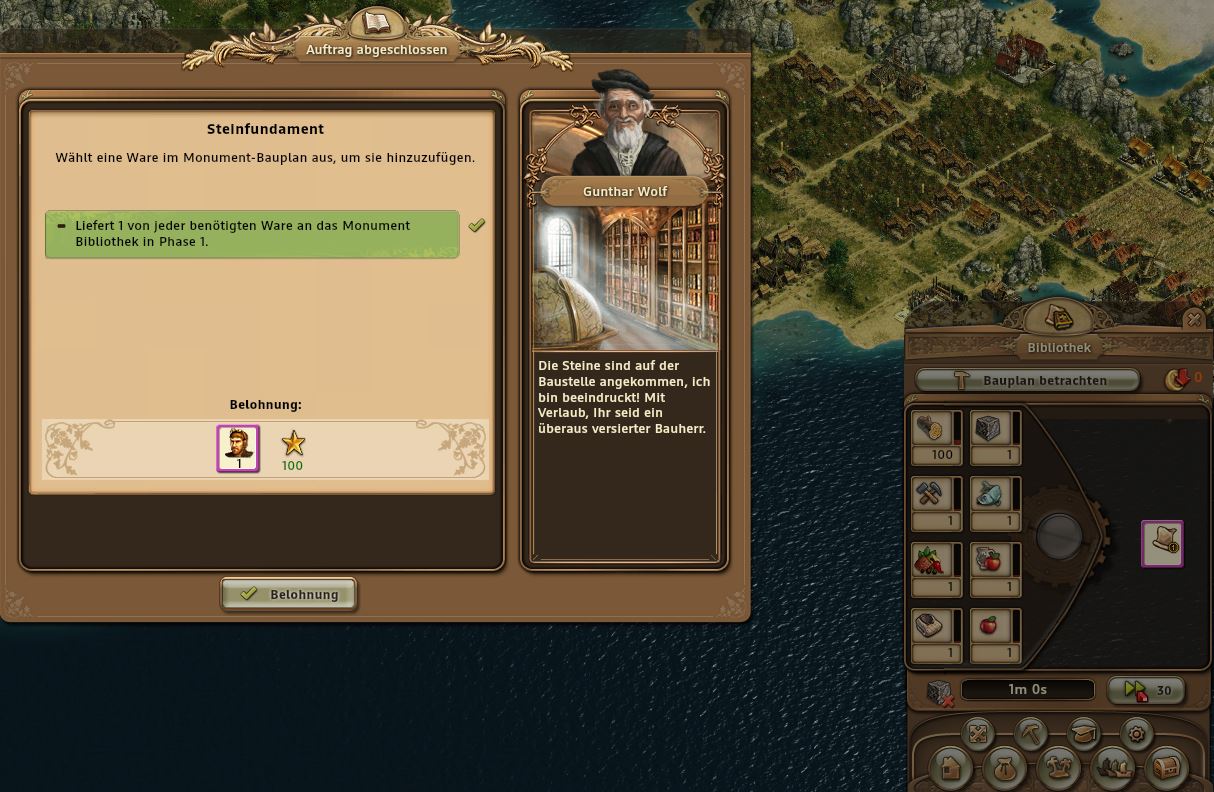Choose the fish resource slot
The image size is (1214, 792).
pyautogui.click(x=990, y=494)
